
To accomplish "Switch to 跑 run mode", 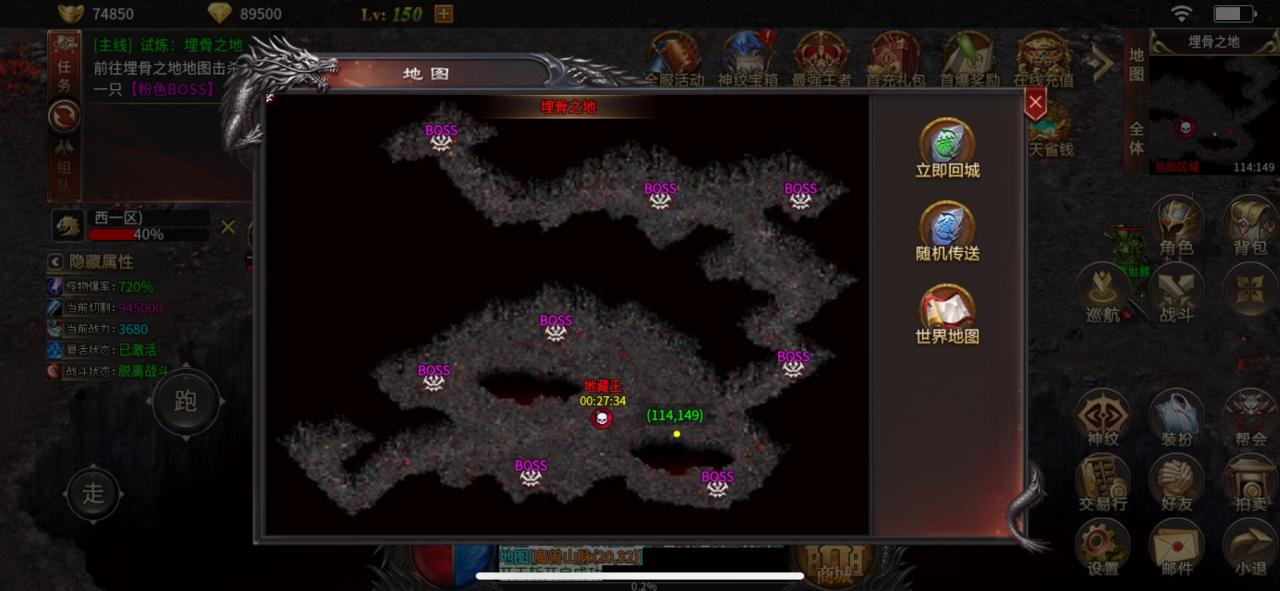I will 185,402.
